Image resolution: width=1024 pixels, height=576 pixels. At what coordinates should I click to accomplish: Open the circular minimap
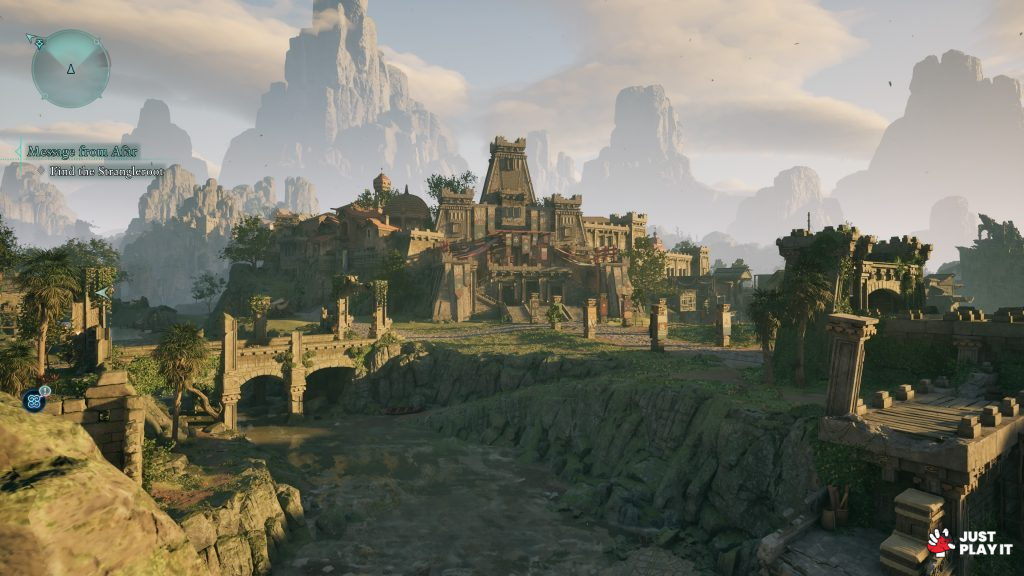pyautogui.click(x=70, y=68)
